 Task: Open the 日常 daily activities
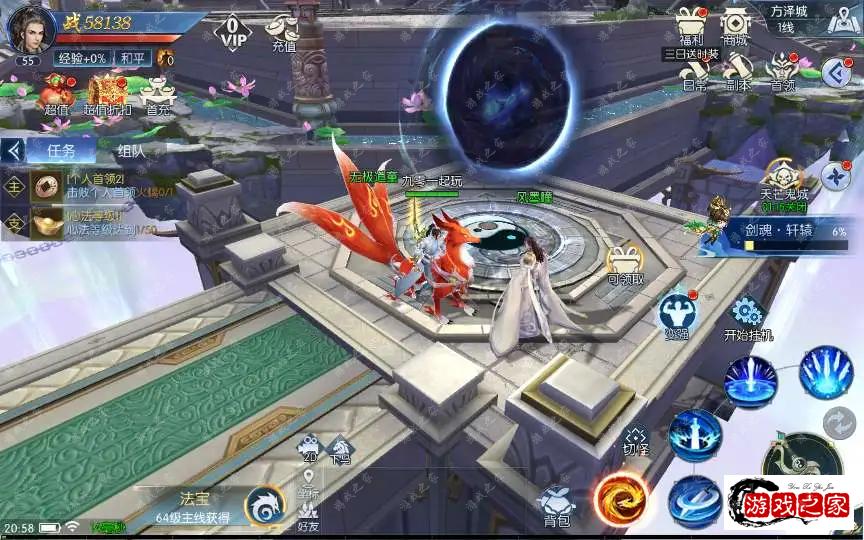tap(694, 70)
